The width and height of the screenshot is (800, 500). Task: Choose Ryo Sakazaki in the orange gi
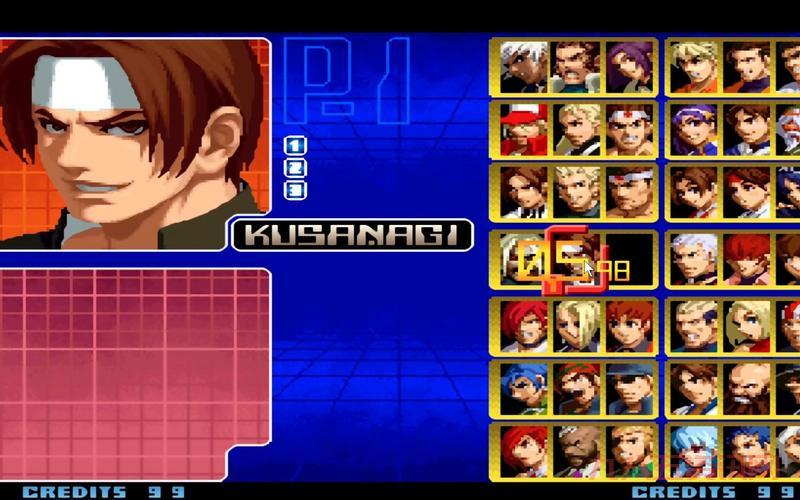coord(696,66)
